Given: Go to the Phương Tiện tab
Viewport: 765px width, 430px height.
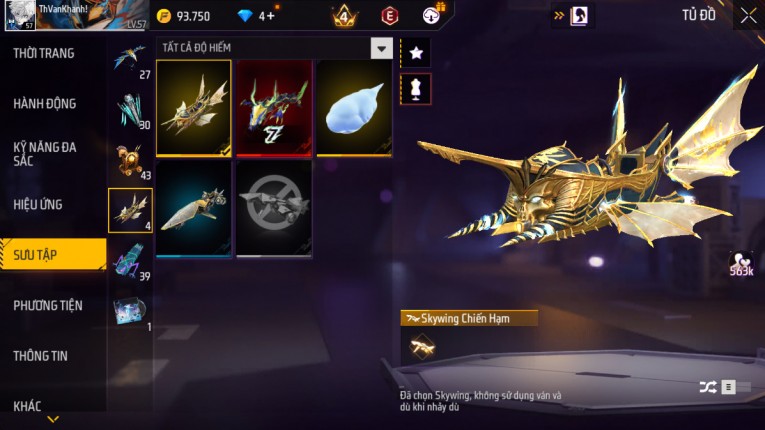Looking at the screenshot, I should pyautogui.click(x=48, y=305).
